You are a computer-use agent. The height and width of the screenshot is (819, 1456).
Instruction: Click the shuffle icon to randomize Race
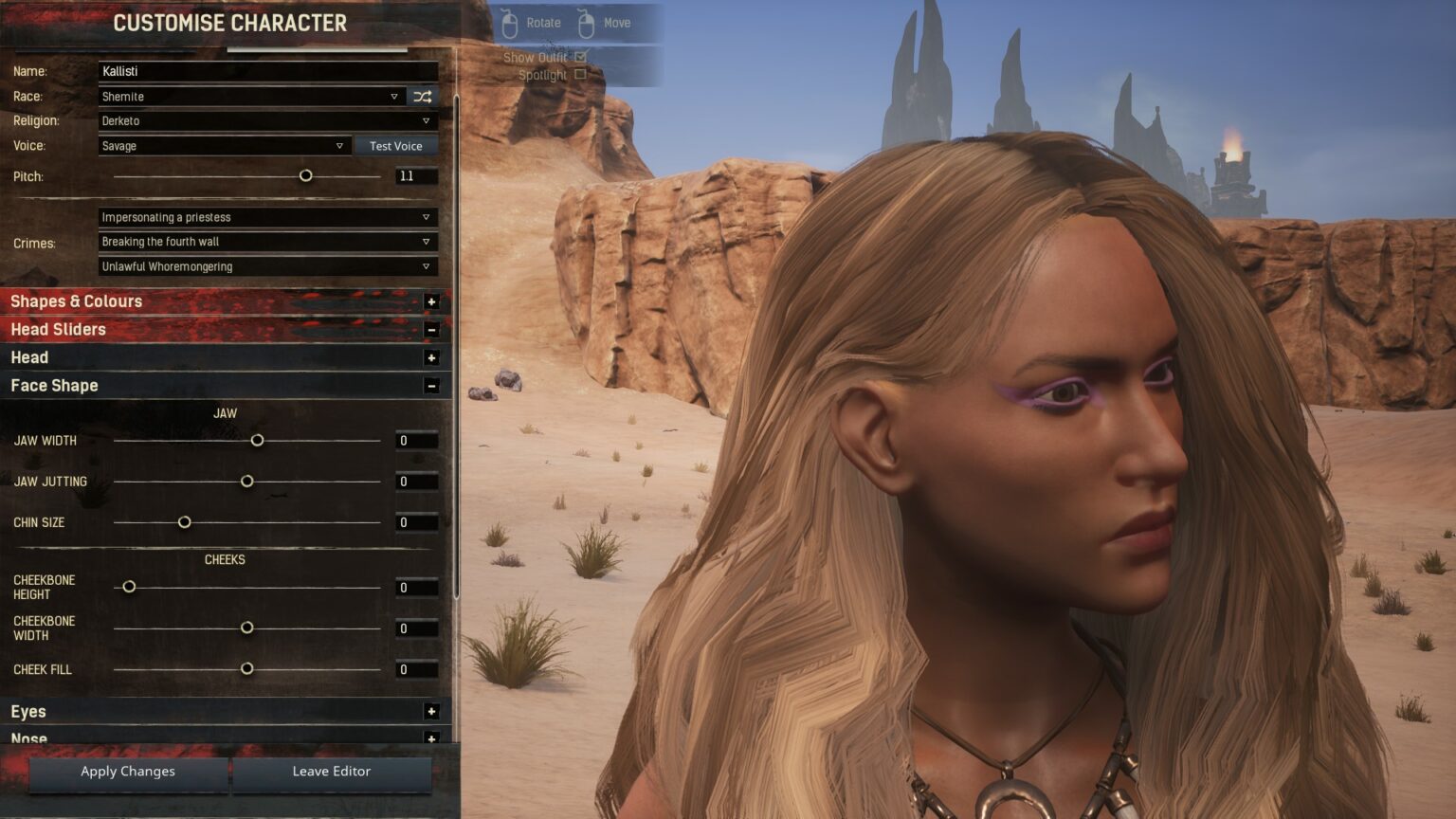423,96
